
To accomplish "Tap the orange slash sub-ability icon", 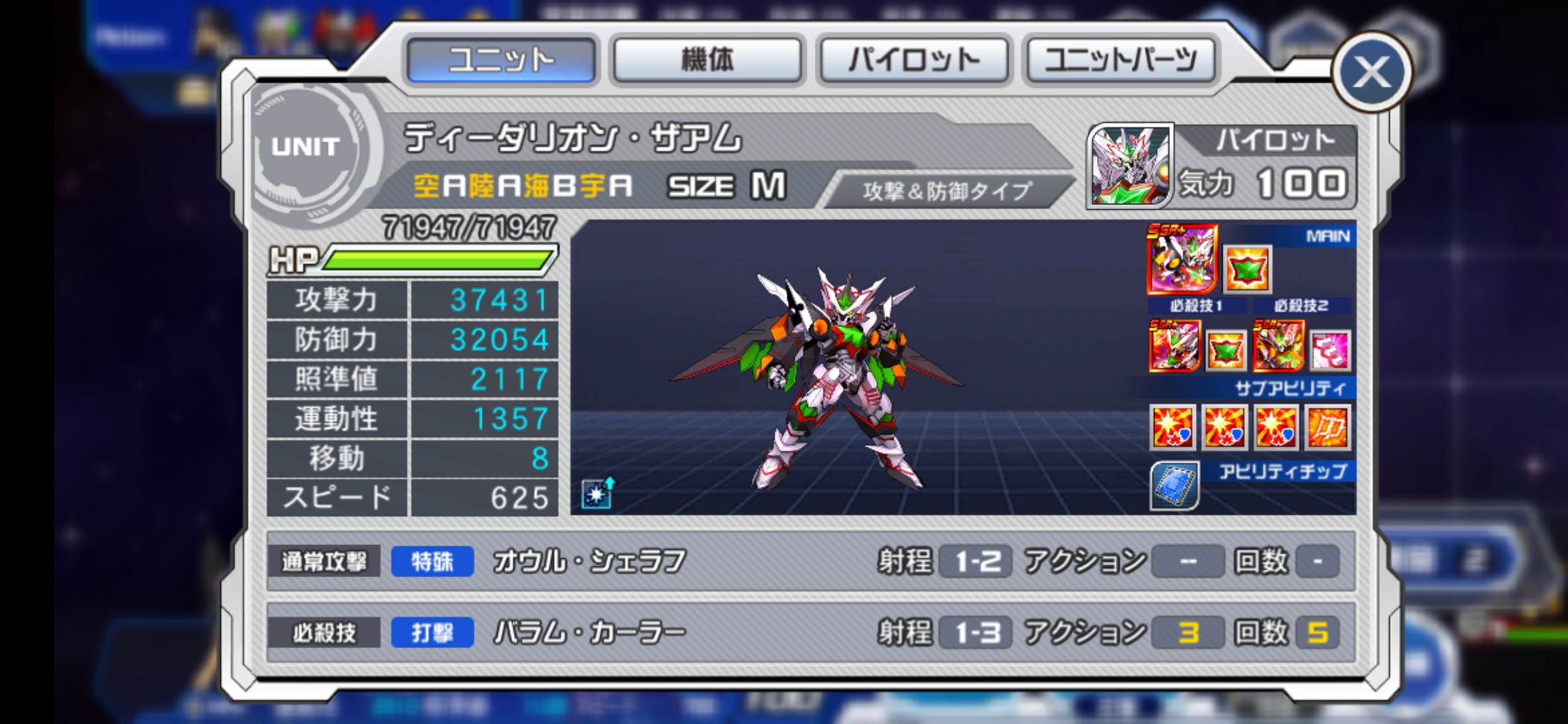I will point(1327,427).
